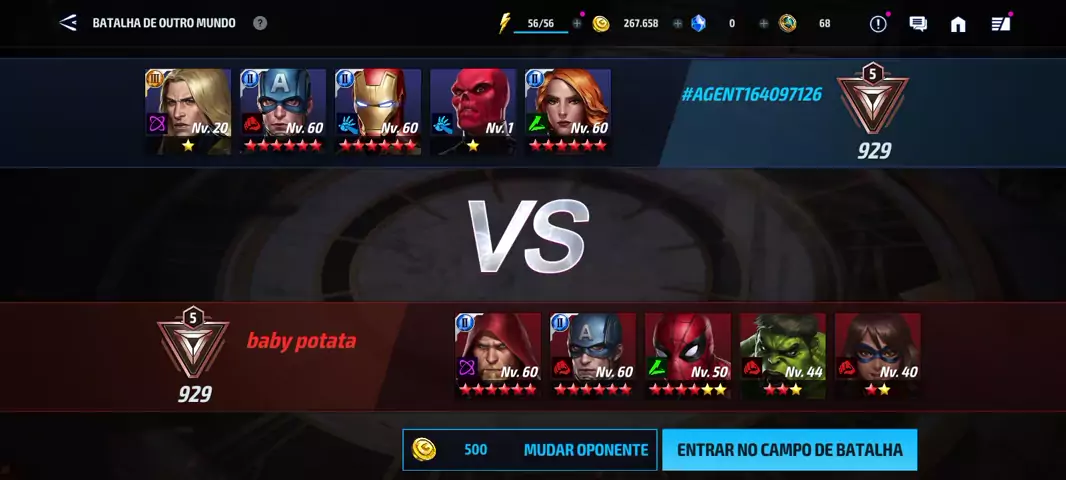
Task: Click Entrar no Campo de Batalha
Action: 789,450
